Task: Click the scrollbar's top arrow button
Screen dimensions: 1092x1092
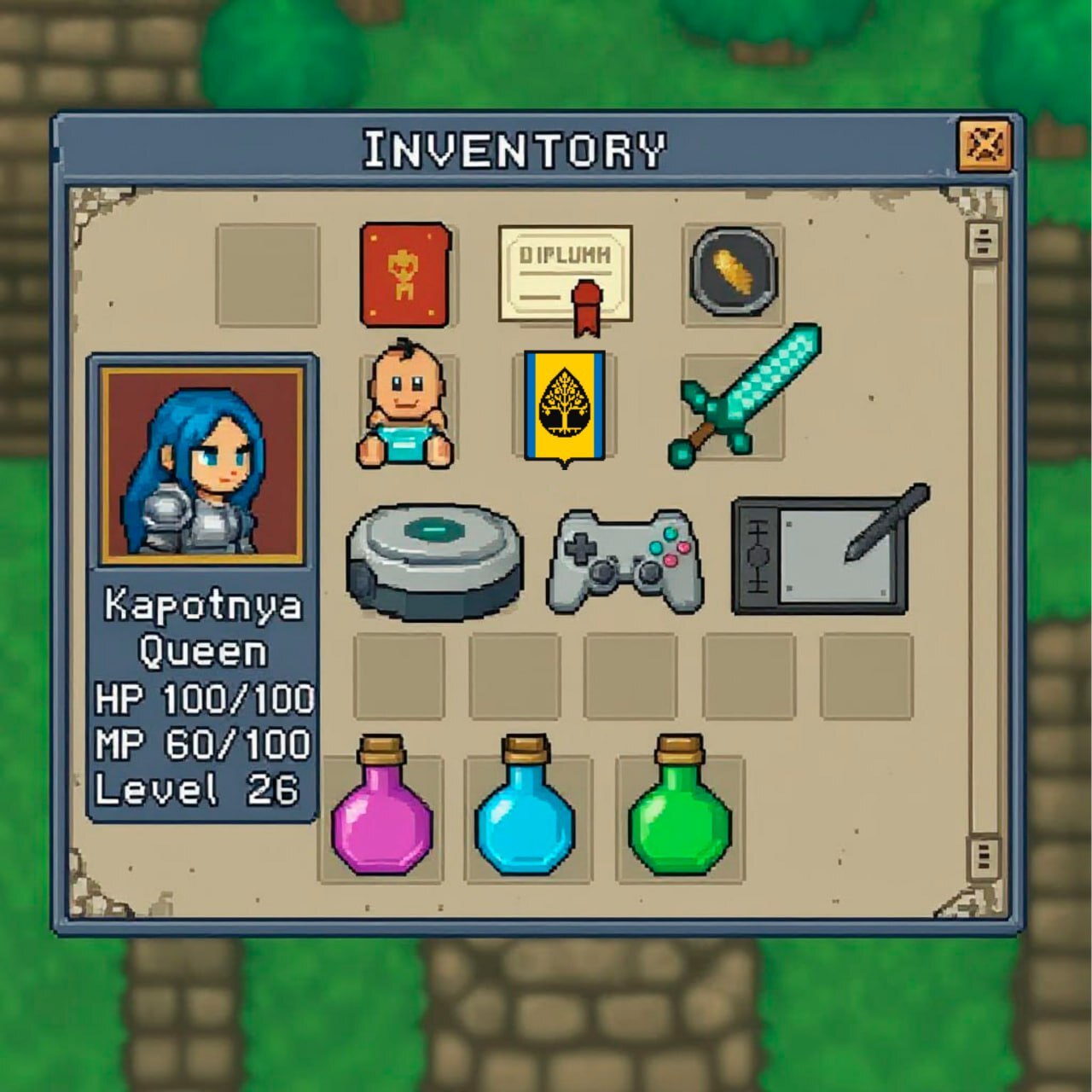Action: tap(984, 241)
